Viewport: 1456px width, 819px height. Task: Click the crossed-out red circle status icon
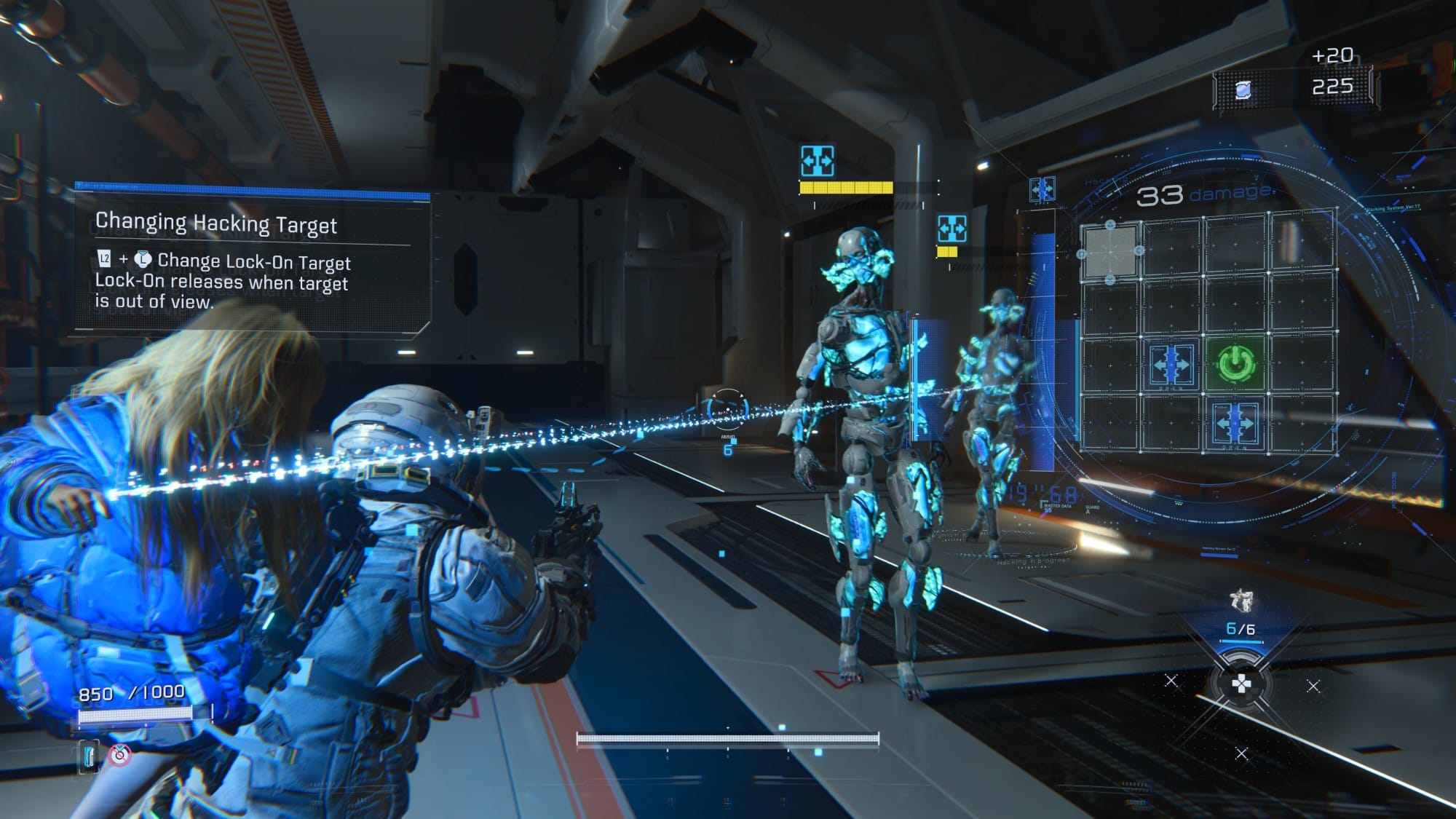[120, 755]
